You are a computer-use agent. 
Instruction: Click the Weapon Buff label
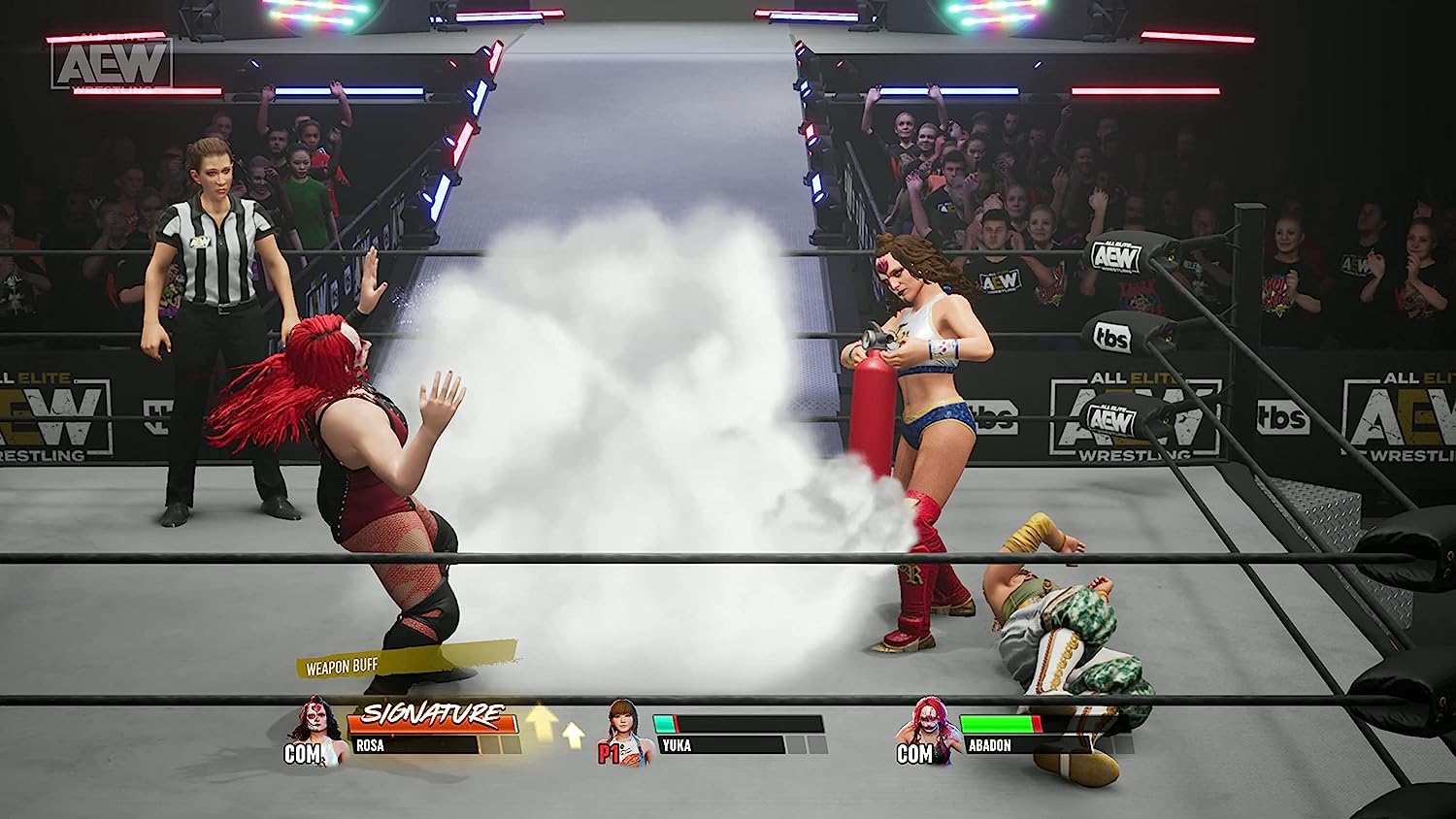click(341, 667)
